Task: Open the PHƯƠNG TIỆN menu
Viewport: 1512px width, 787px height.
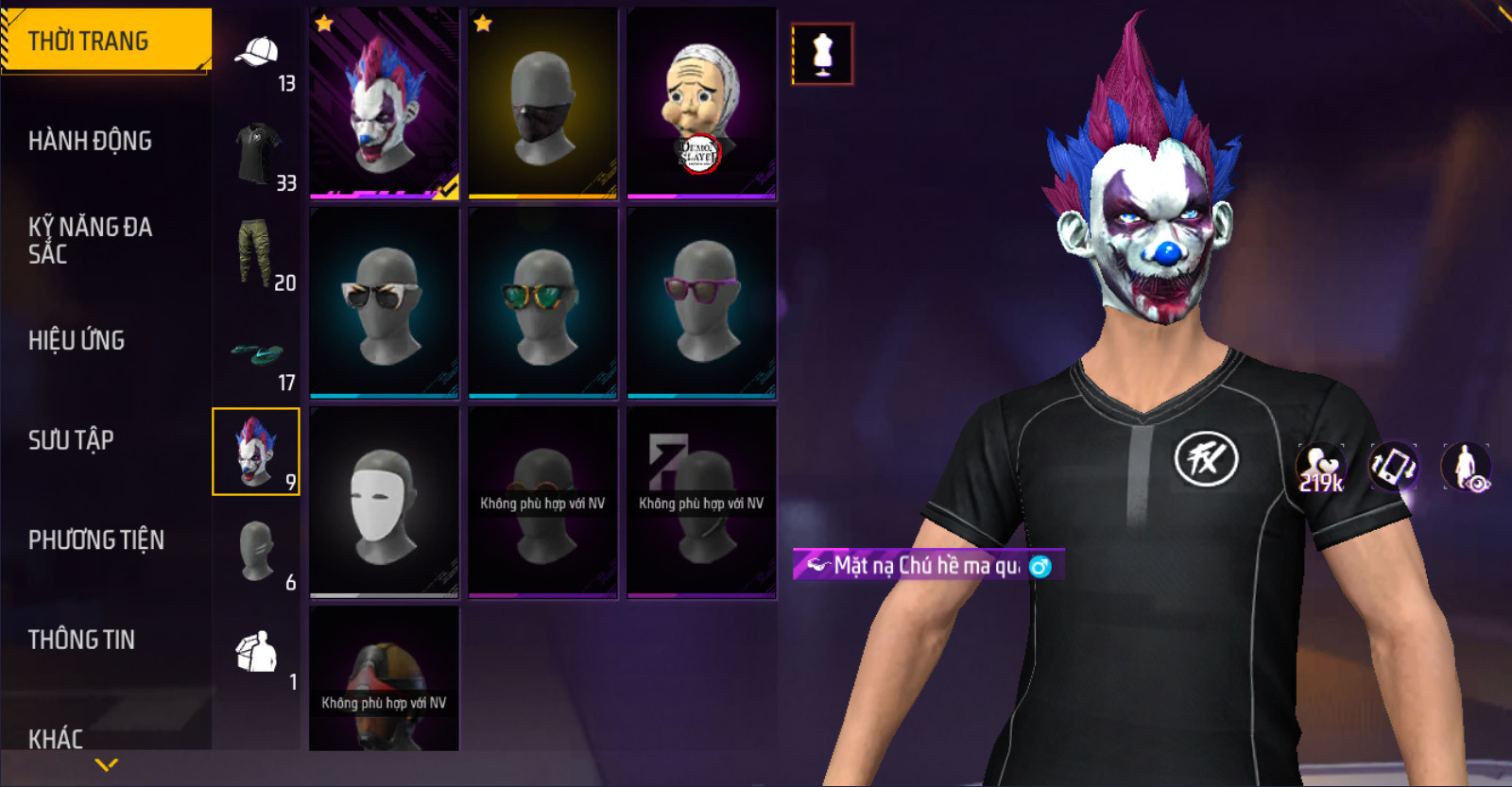Action: coord(95,539)
